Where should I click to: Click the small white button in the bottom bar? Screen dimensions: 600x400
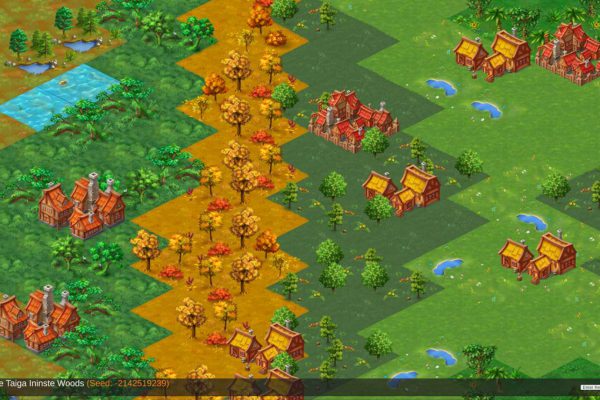tap(589, 388)
